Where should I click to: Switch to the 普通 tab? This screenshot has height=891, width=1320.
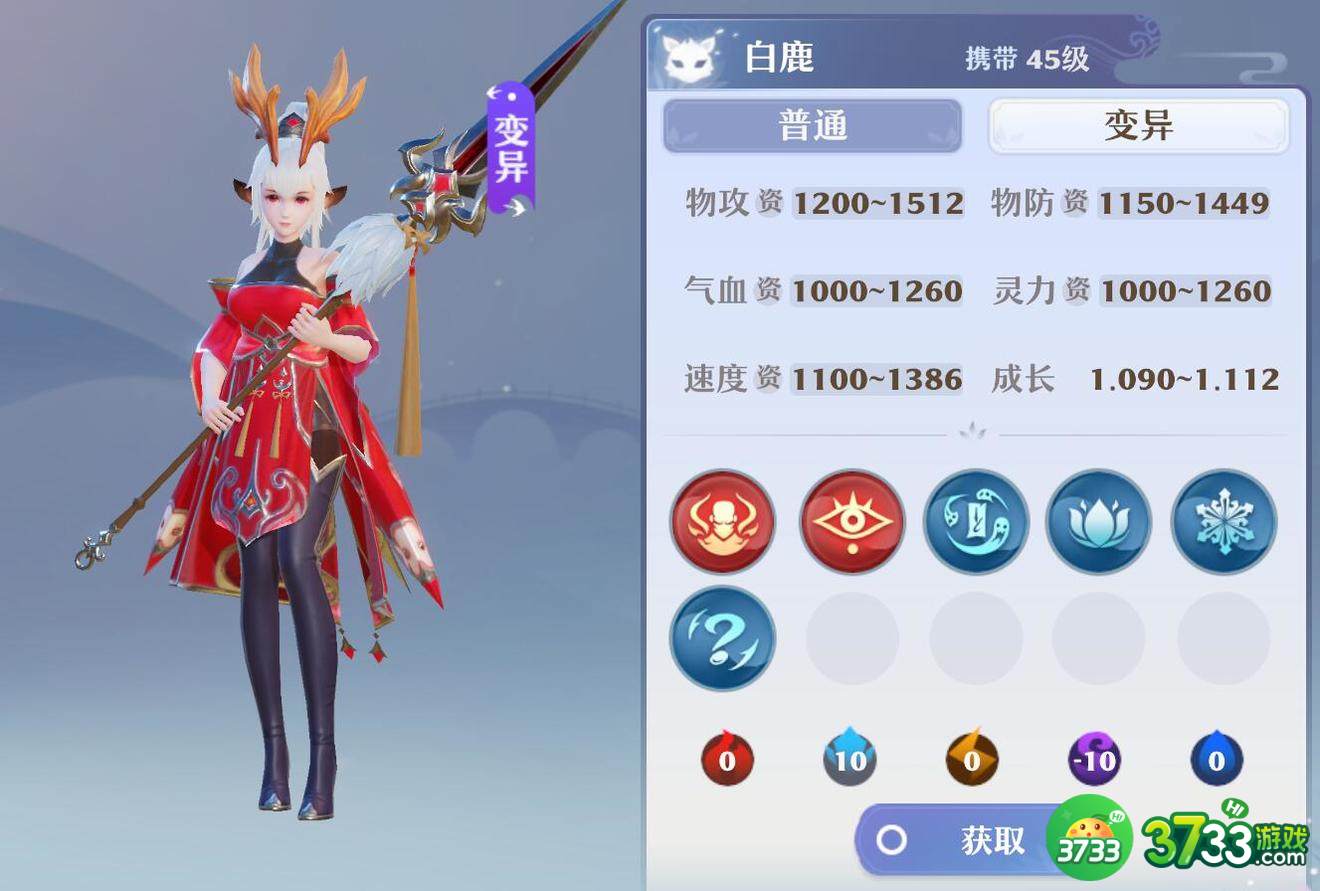point(812,125)
